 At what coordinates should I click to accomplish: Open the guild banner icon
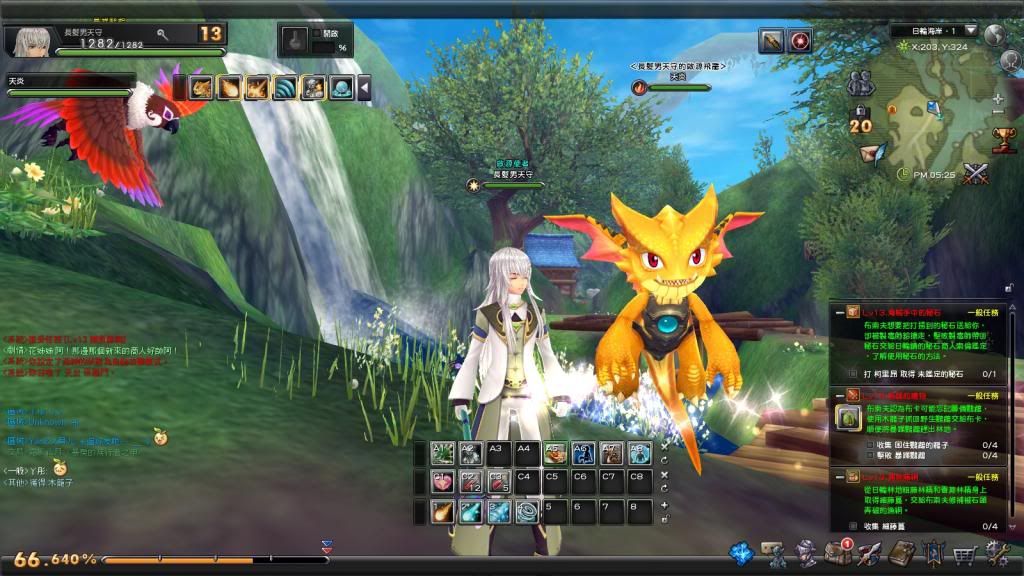click(x=934, y=553)
